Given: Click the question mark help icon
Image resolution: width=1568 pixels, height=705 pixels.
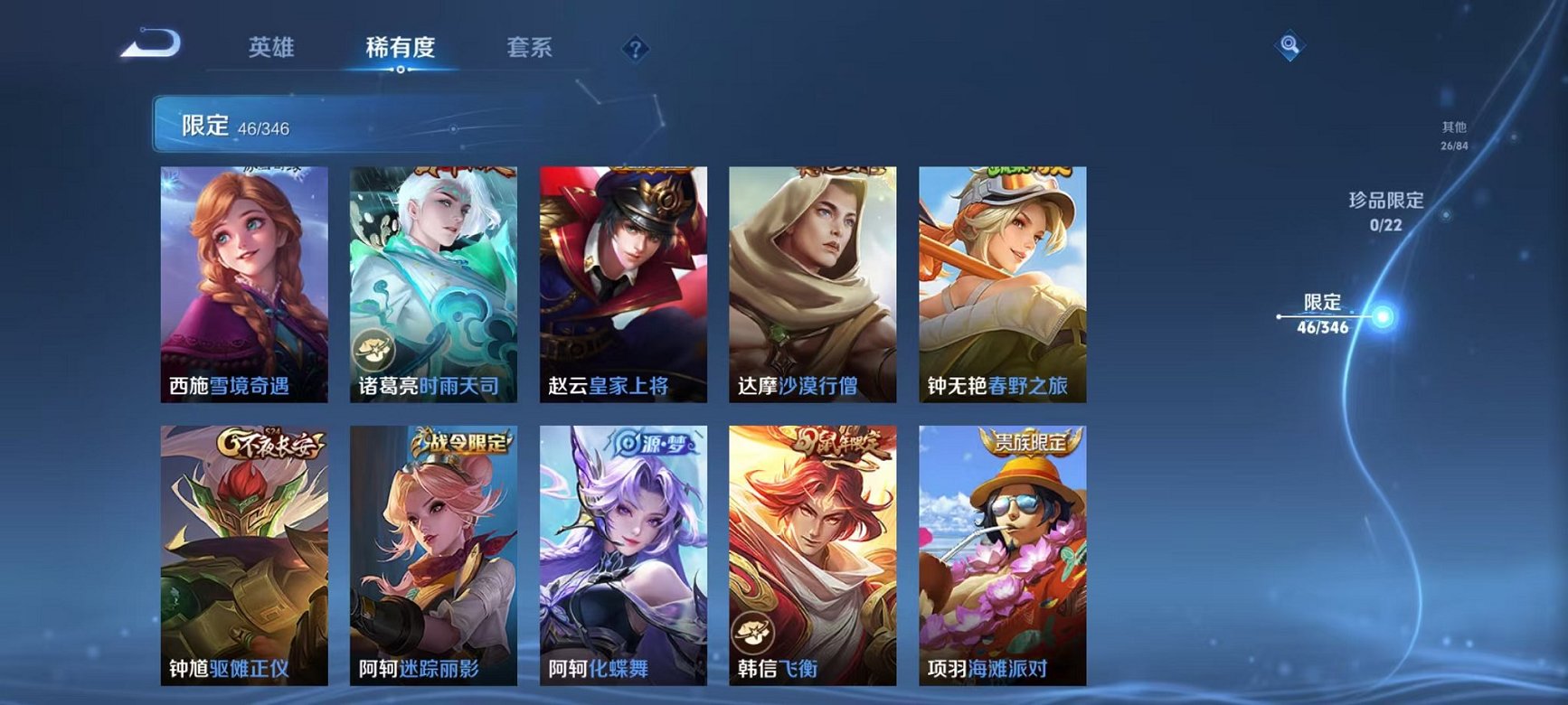Looking at the screenshot, I should click(636, 50).
